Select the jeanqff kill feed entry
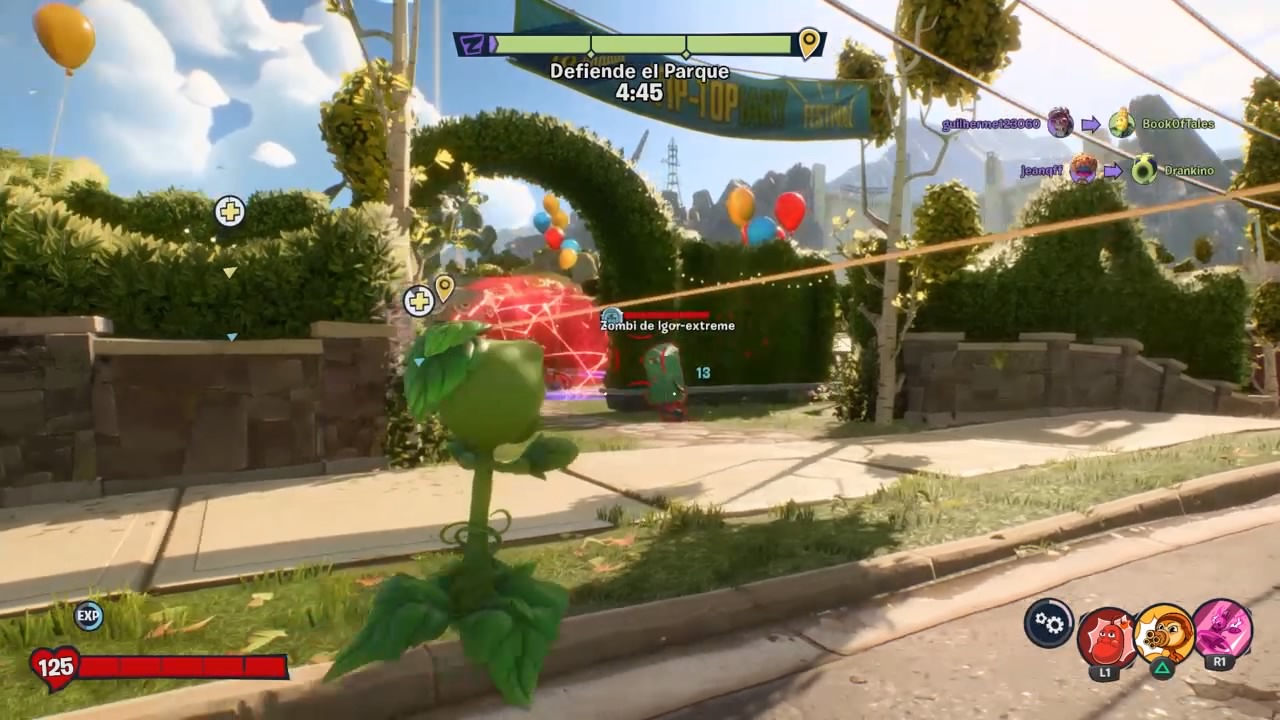The width and height of the screenshot is (1280, 720). (1040, 171)
